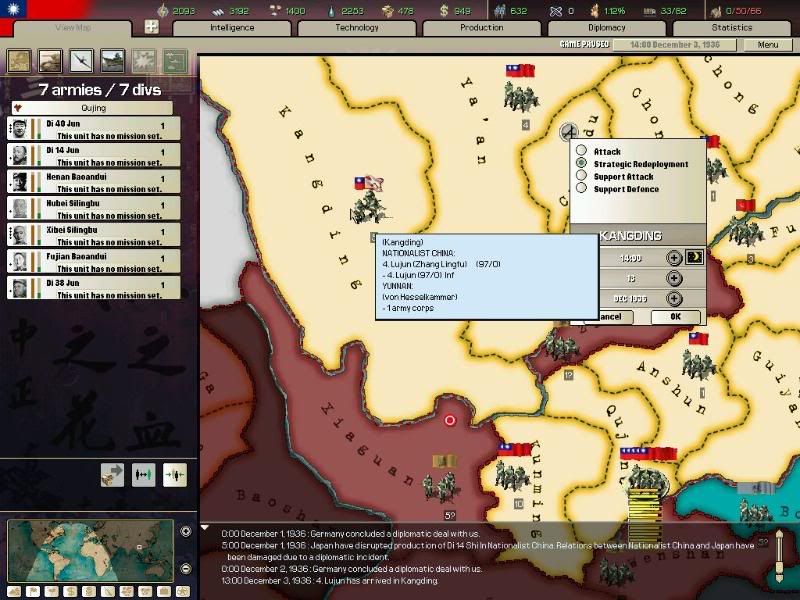Viewport: 800px width, 600px height.
Task: Zoom out with the minimap minus button
Action: [186, 568]
